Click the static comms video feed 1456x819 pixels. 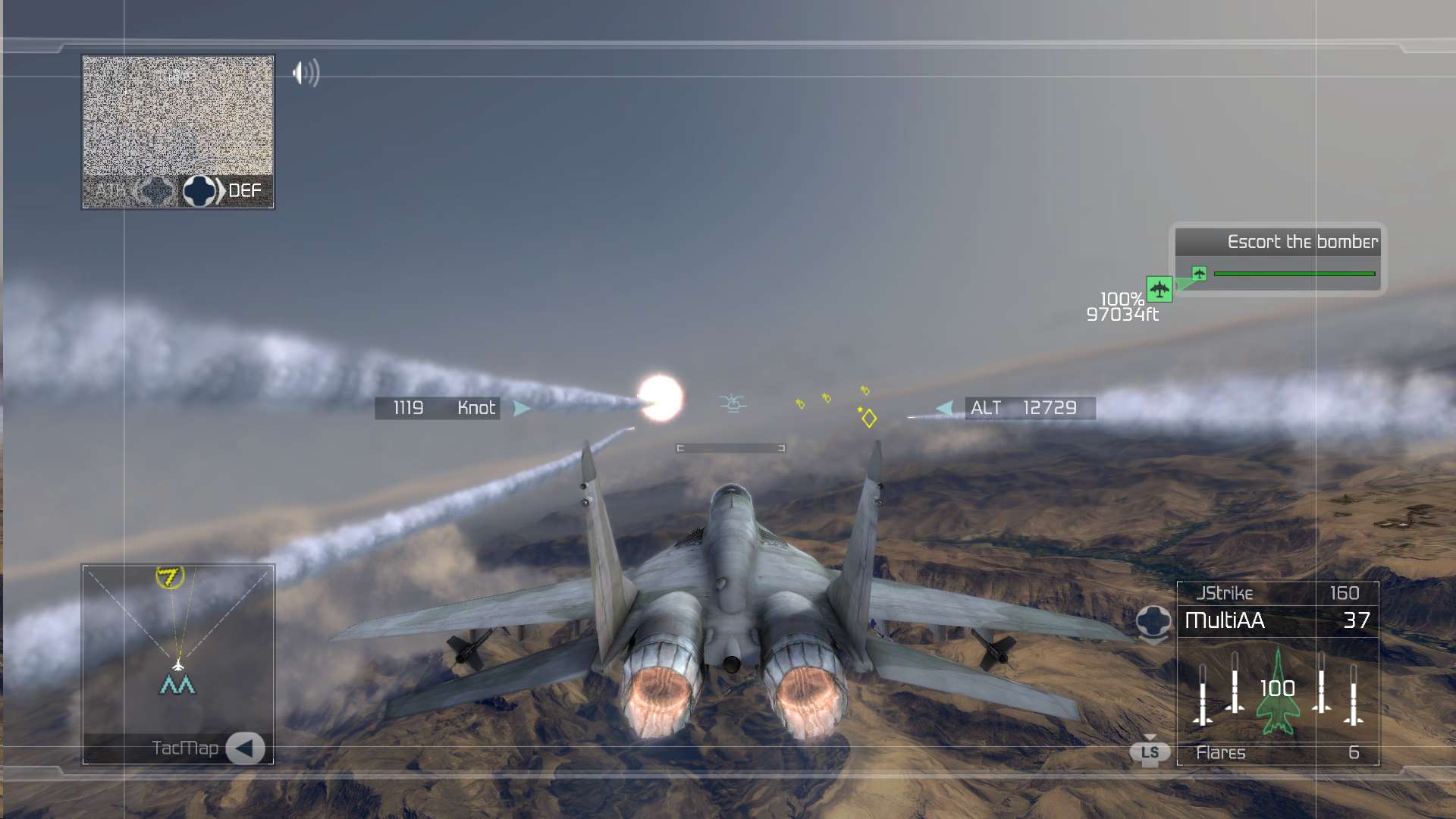click(x=177, y=115)
